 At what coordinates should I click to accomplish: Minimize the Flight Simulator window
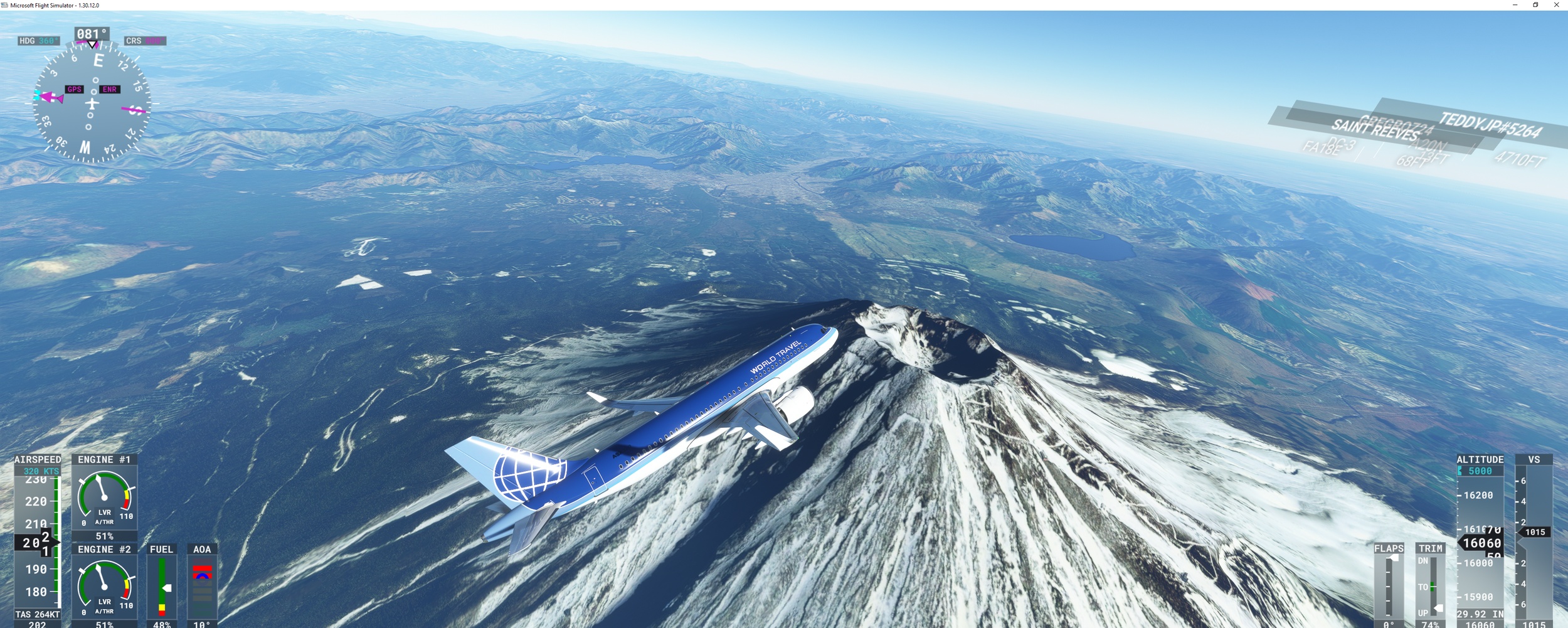click(1515, 5)
